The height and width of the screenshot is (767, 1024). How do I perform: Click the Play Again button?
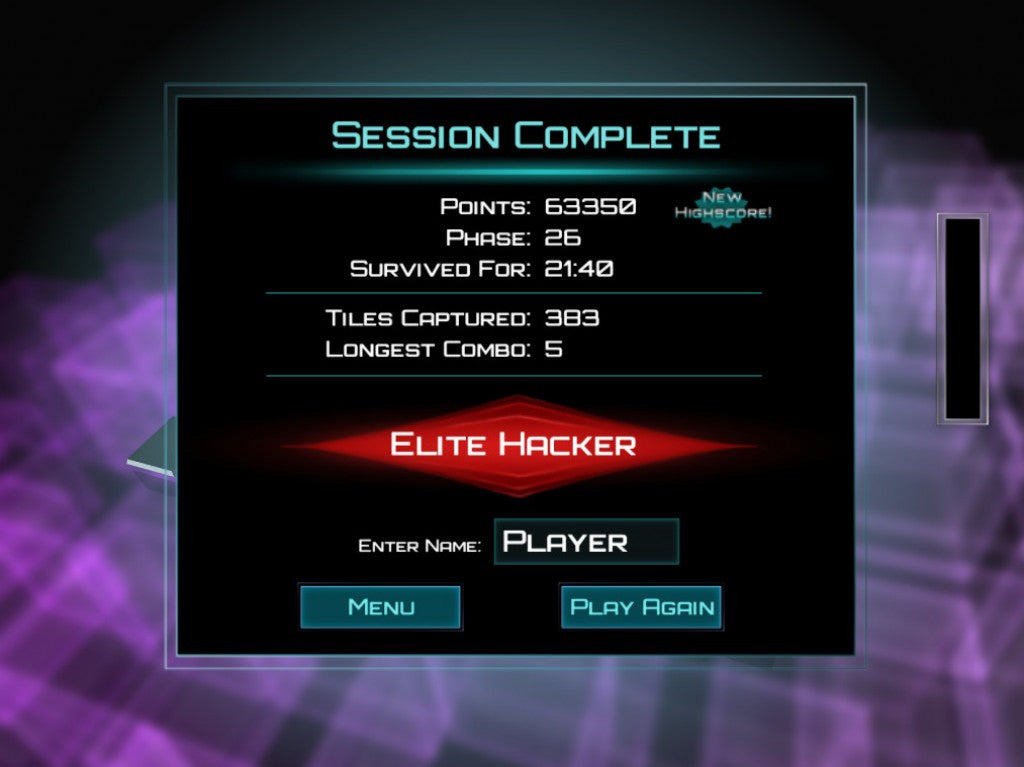[x=641, y=607]
